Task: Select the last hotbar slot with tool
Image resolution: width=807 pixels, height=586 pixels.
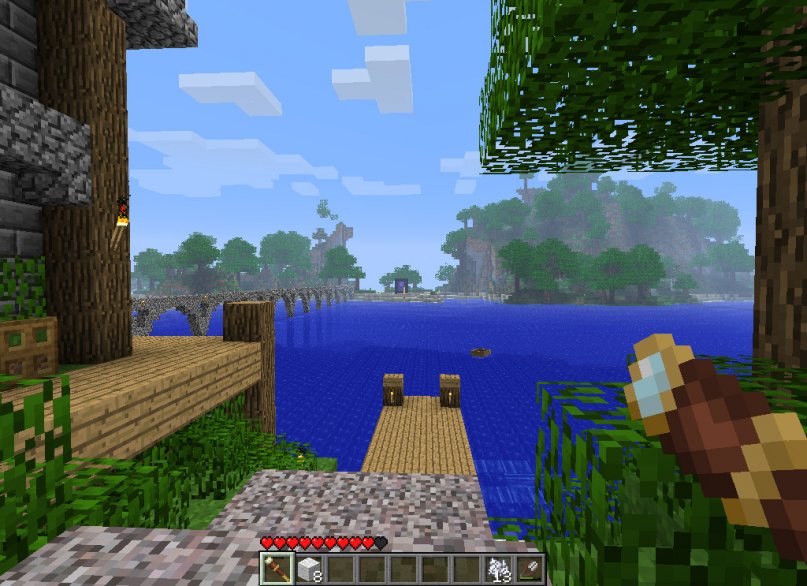Action: pyautogui.click(x=529, y=569)
